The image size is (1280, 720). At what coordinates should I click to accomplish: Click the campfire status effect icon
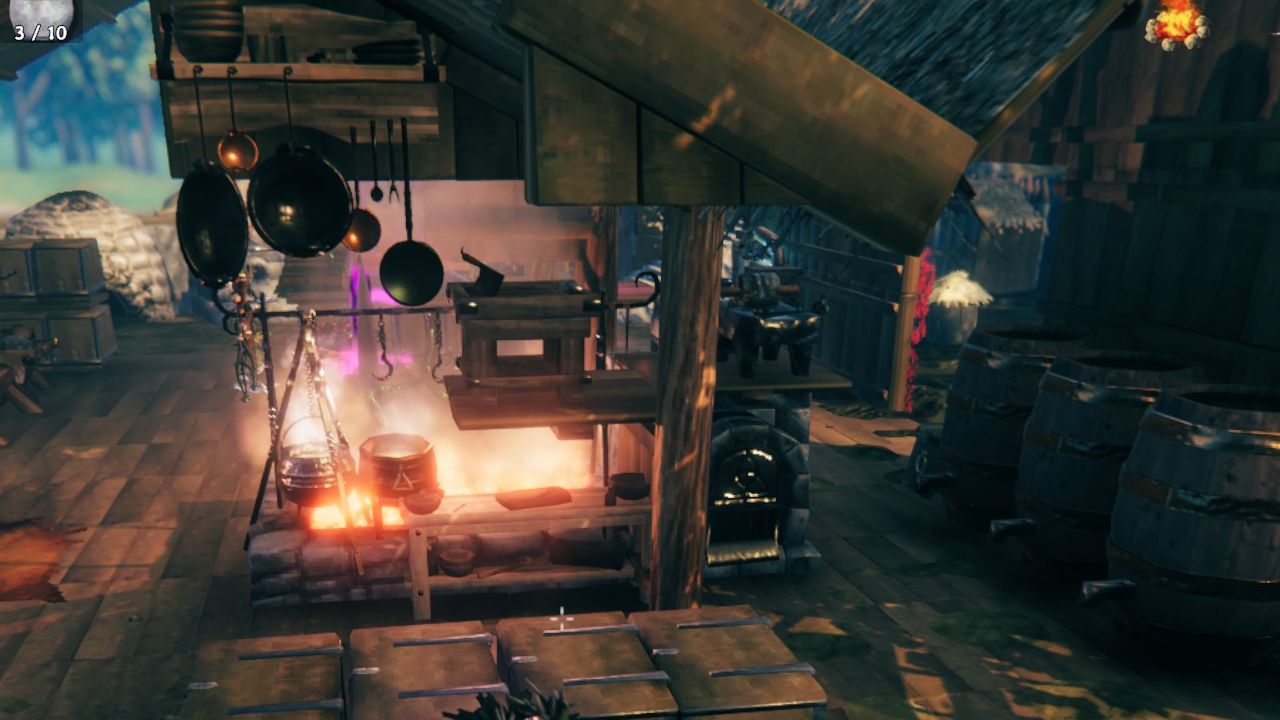tap(1177, 22)
